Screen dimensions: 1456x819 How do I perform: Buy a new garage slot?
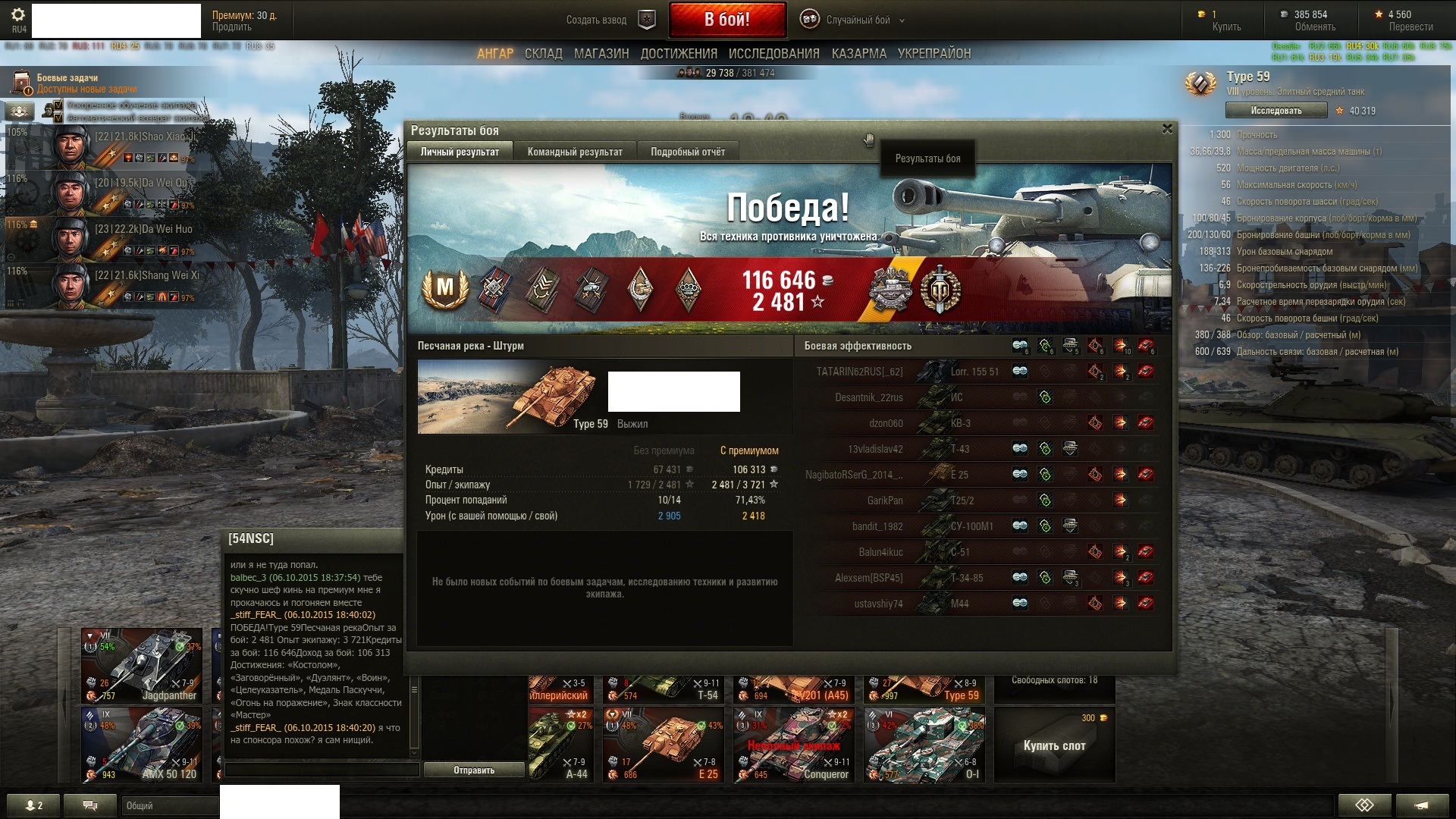tap(1054, 745)
